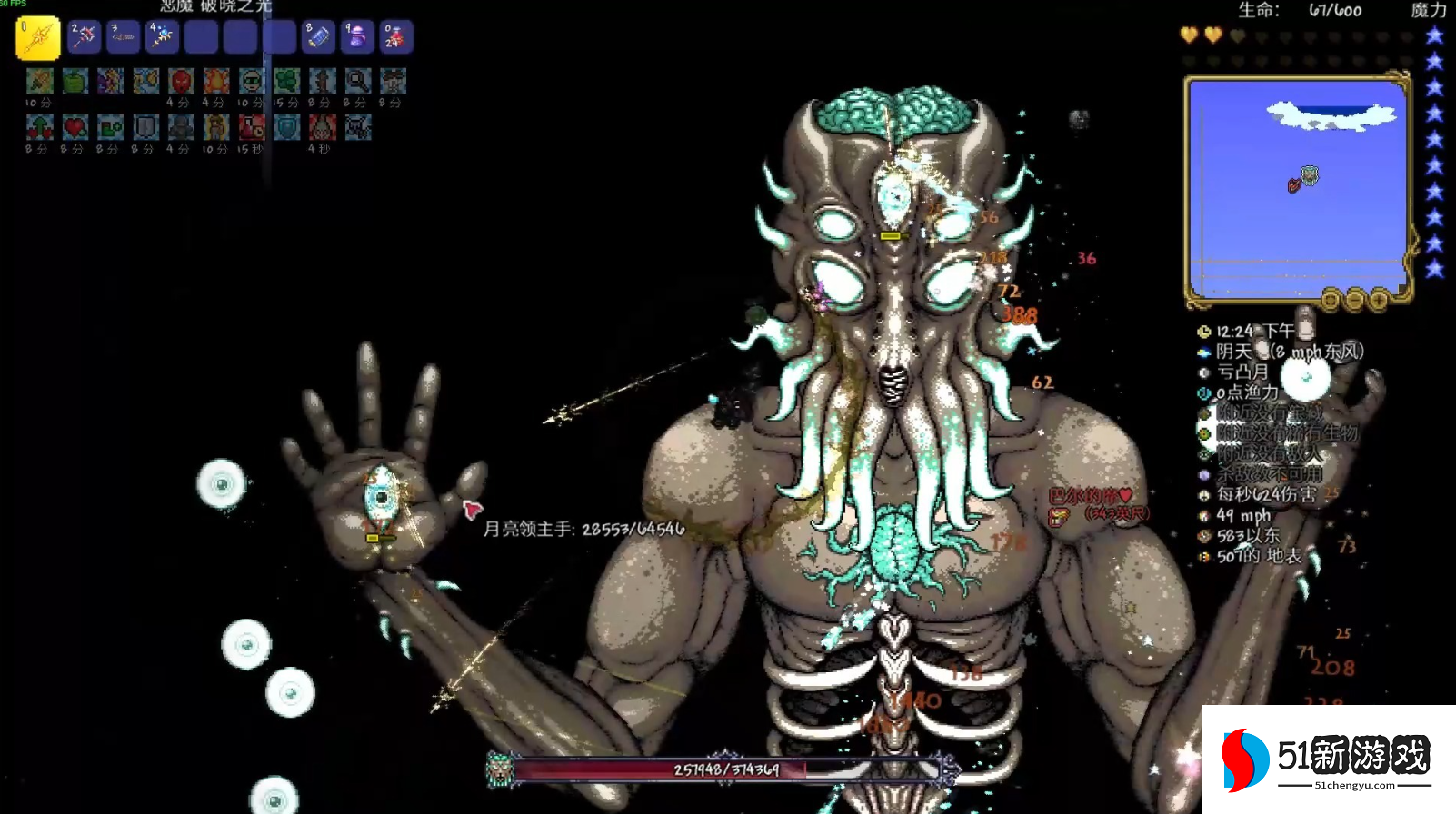Select the golden spear in hotbar slot 1
Screen dimensions: 1456x814
(x=38, y=38)
